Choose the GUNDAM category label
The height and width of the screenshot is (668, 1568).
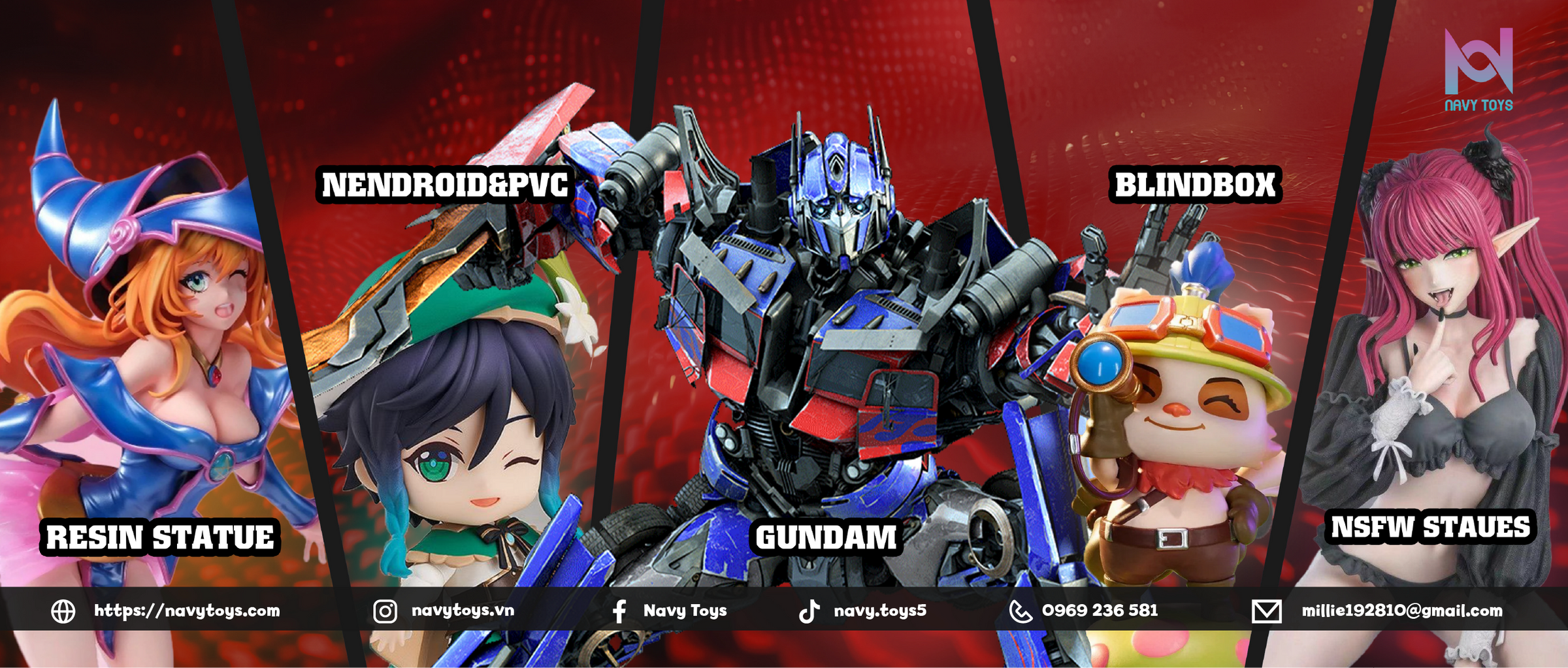[826, 537]
